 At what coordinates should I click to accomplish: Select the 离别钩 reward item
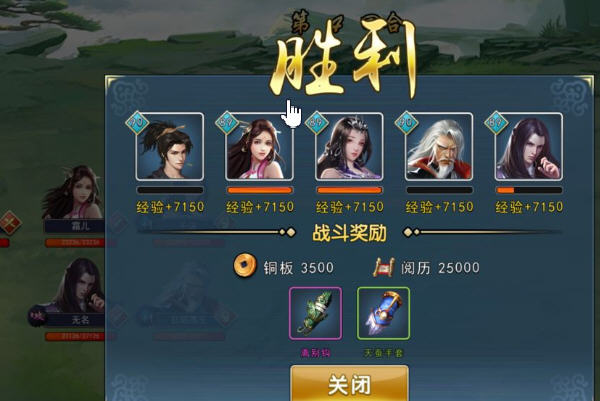point(315,313)
